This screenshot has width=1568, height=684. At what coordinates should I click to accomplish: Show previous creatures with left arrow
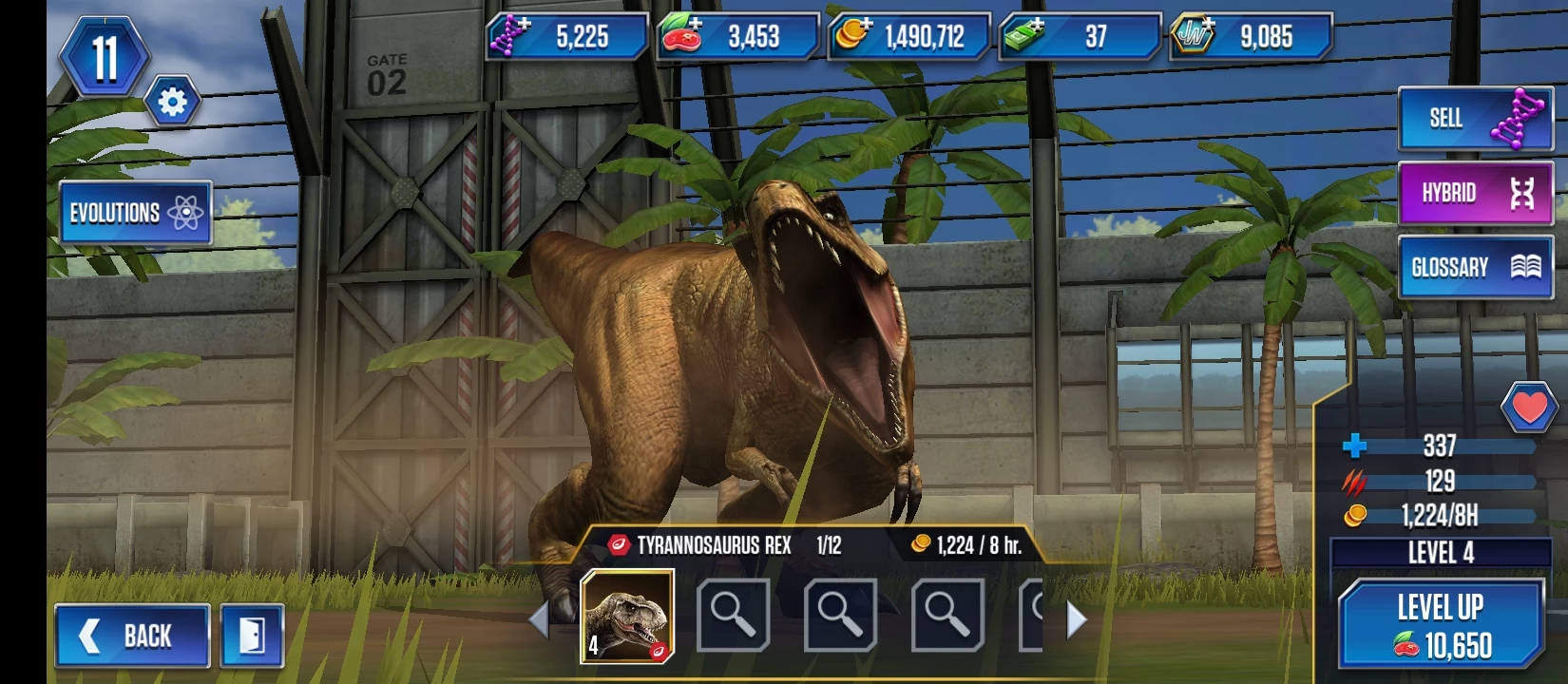[539, 619]
